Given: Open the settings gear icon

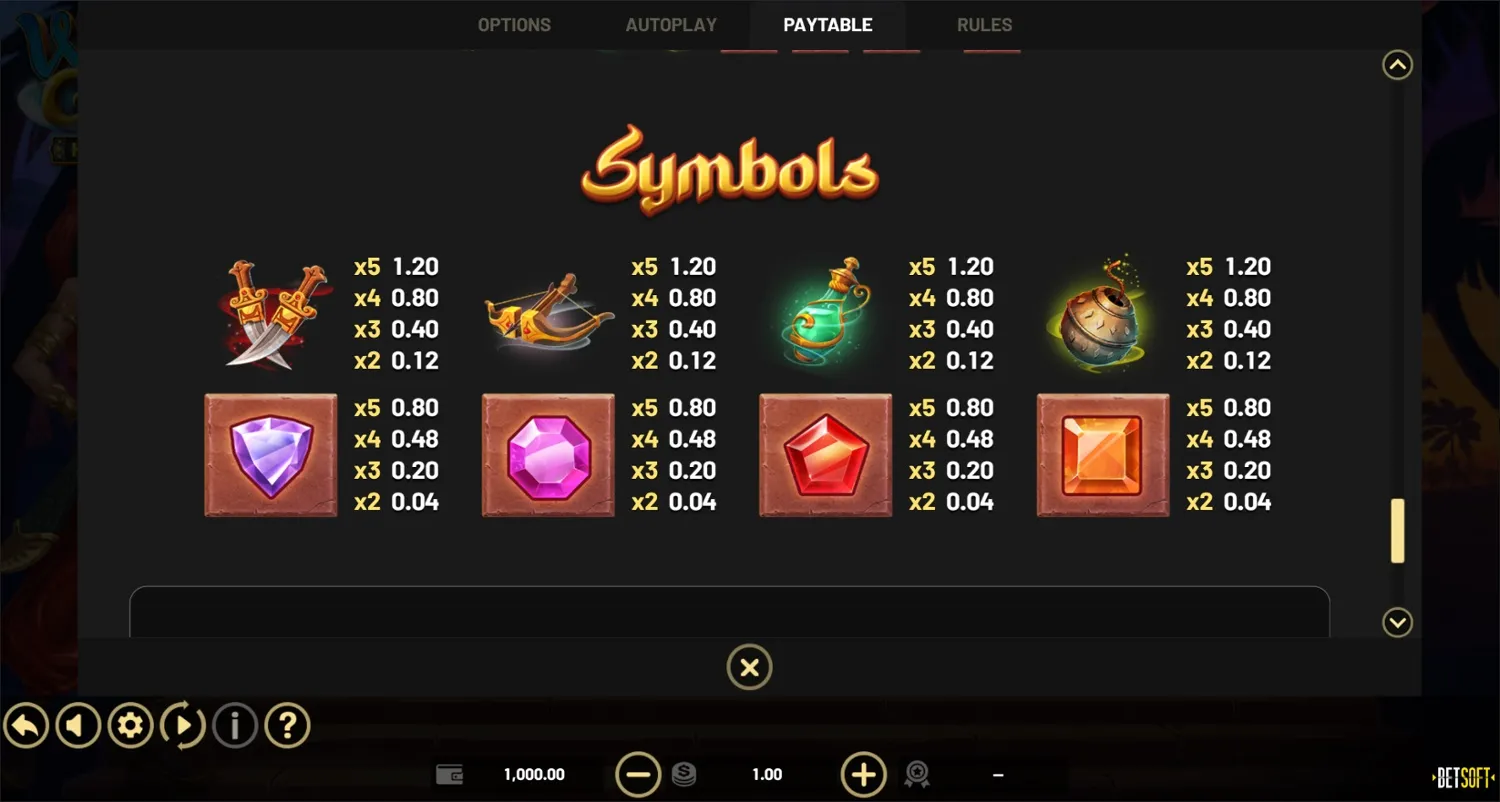Looking at the screenshot, I should pyautogui.click(x=130, y=725).
